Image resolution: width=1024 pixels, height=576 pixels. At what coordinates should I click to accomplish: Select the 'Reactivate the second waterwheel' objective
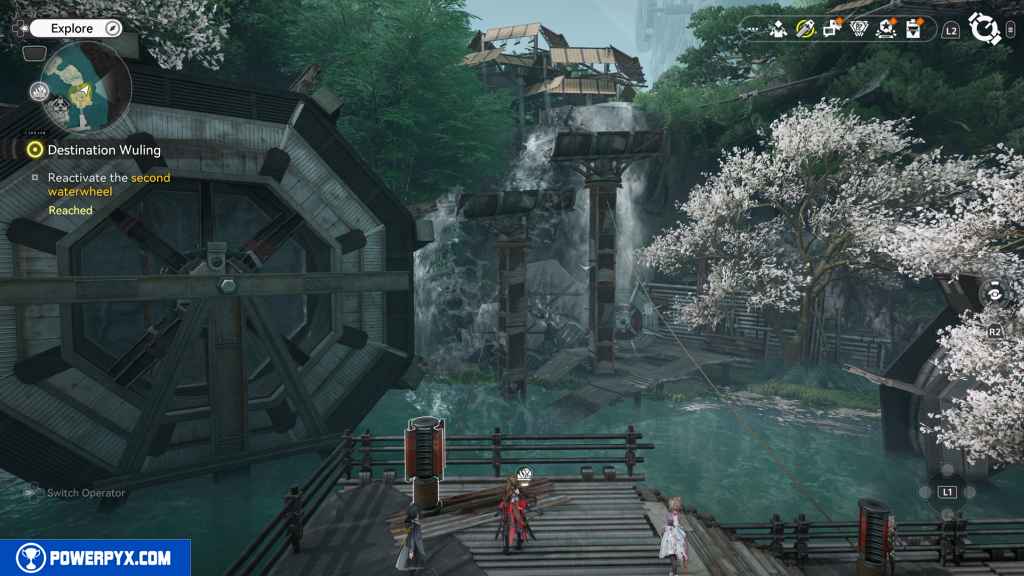[108, 184]
